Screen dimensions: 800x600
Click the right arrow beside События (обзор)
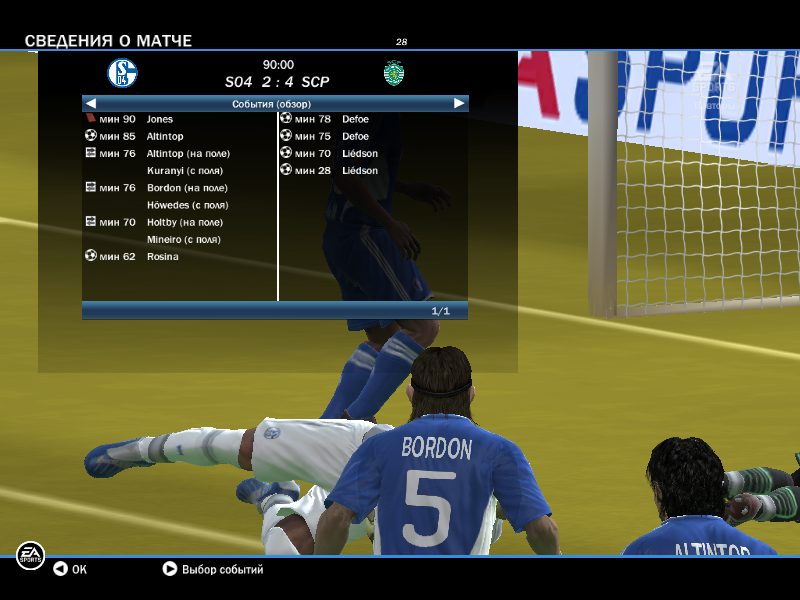click(x=459, y=103)
